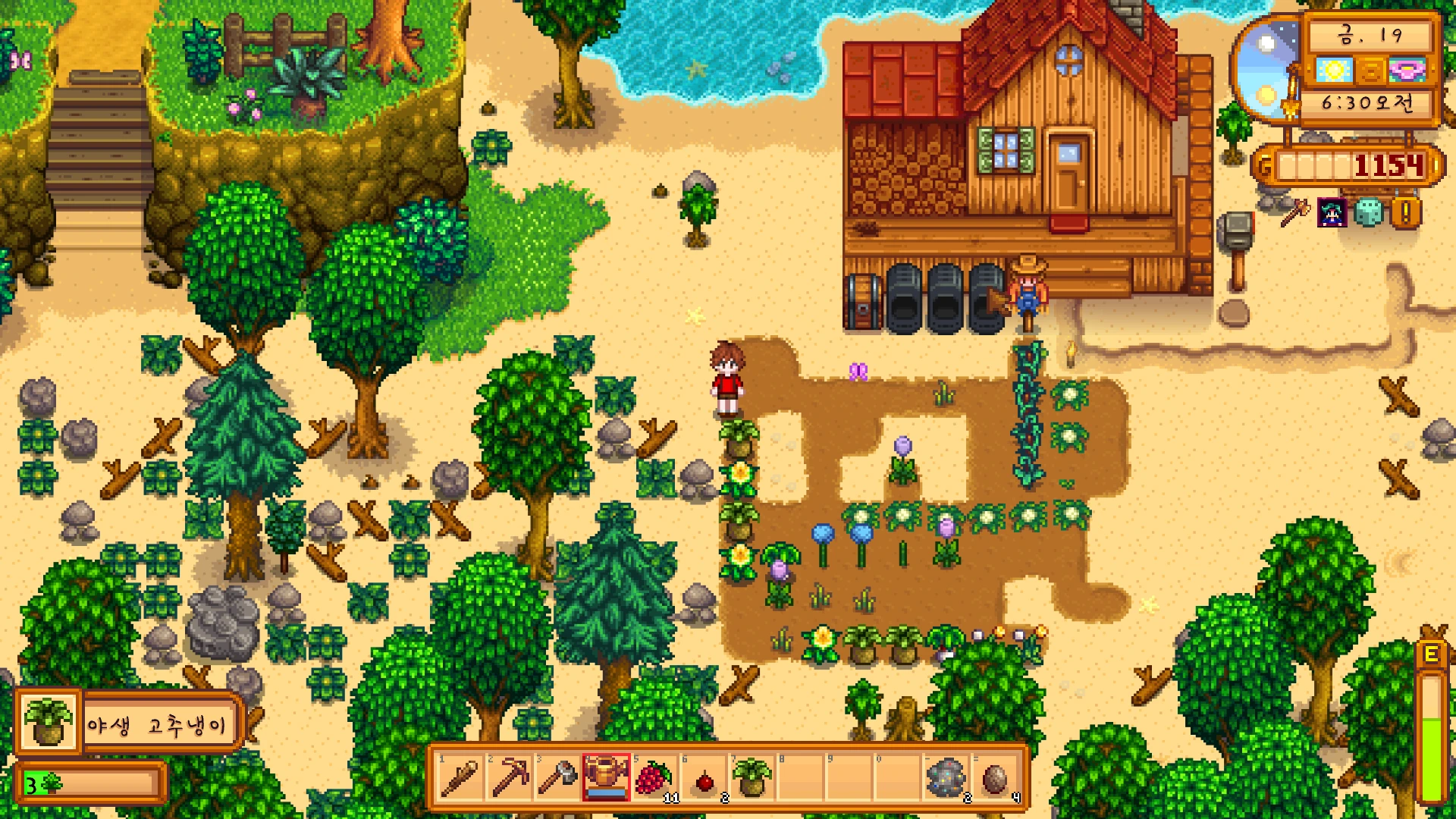Select the salmonberry stack in the hotbar
1456x819 pixels.
point(654,778)
